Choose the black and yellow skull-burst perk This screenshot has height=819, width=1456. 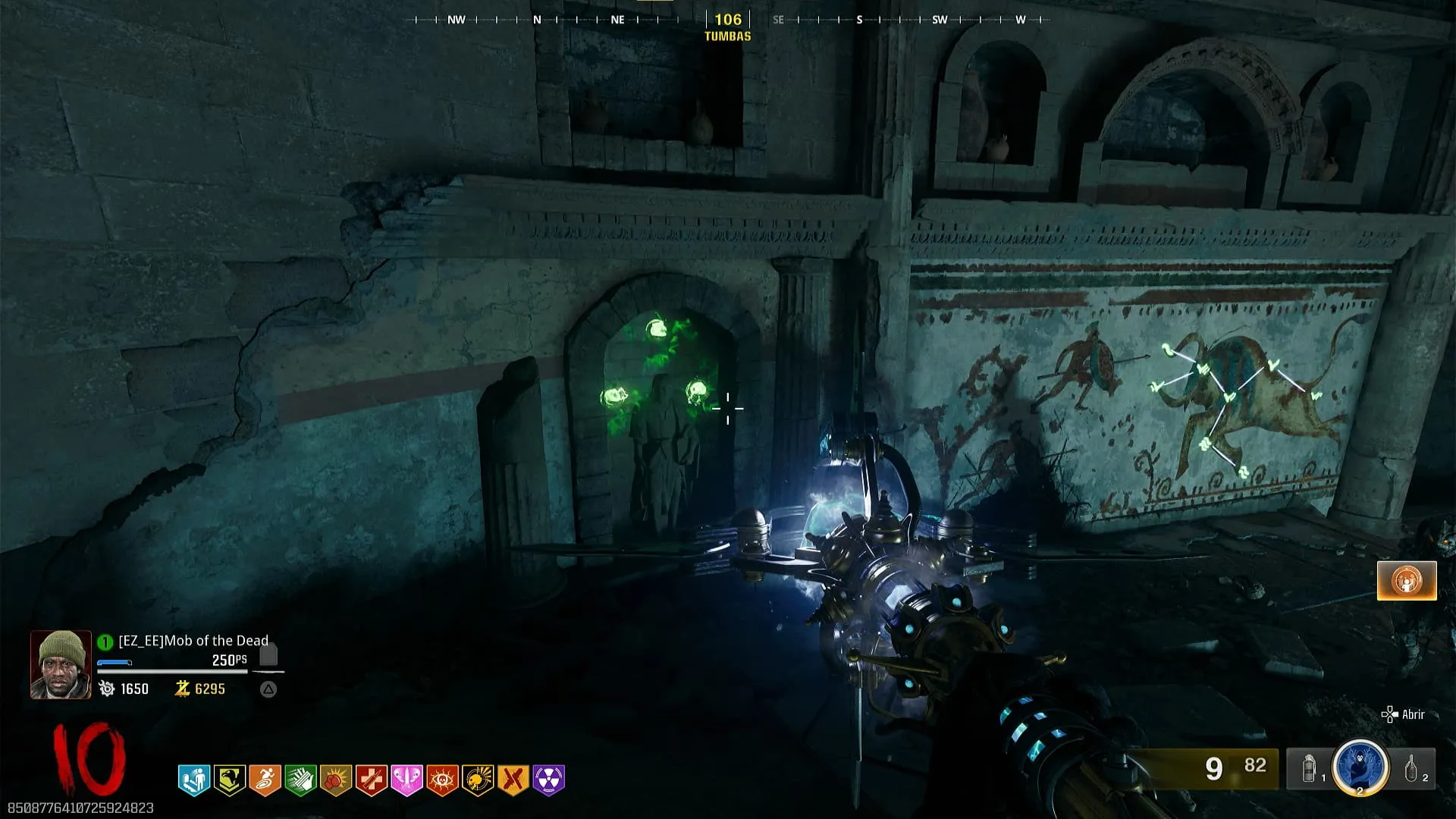[478, 780]
